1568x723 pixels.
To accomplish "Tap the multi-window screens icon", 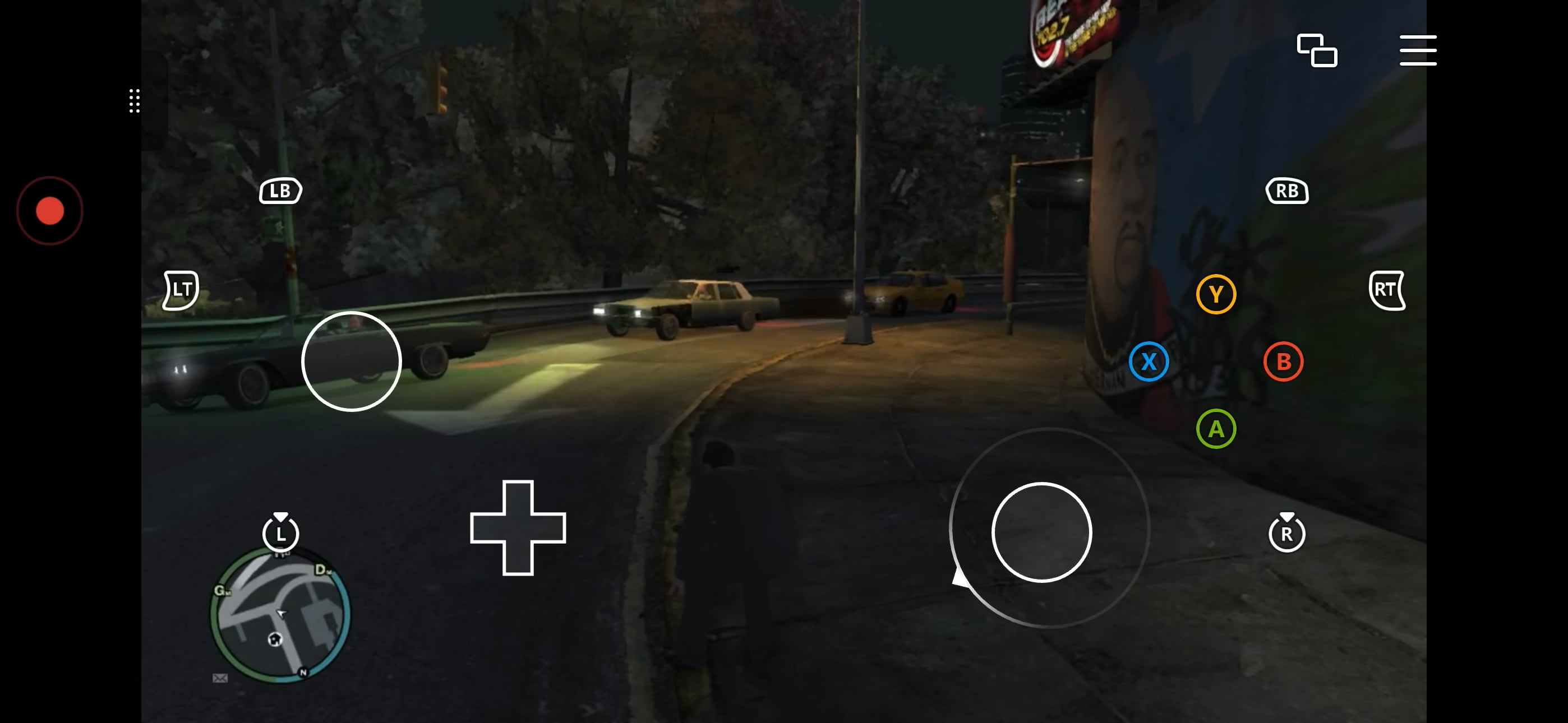I will pyautogui.click(x=1317, y=50).
